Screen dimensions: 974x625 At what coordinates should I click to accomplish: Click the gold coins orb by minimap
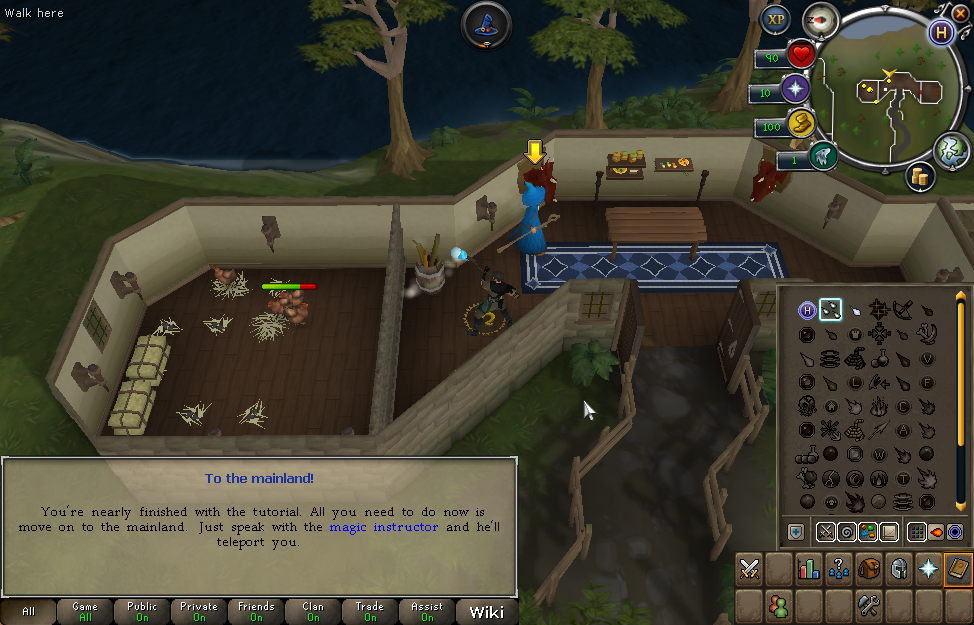pos(921,176)
